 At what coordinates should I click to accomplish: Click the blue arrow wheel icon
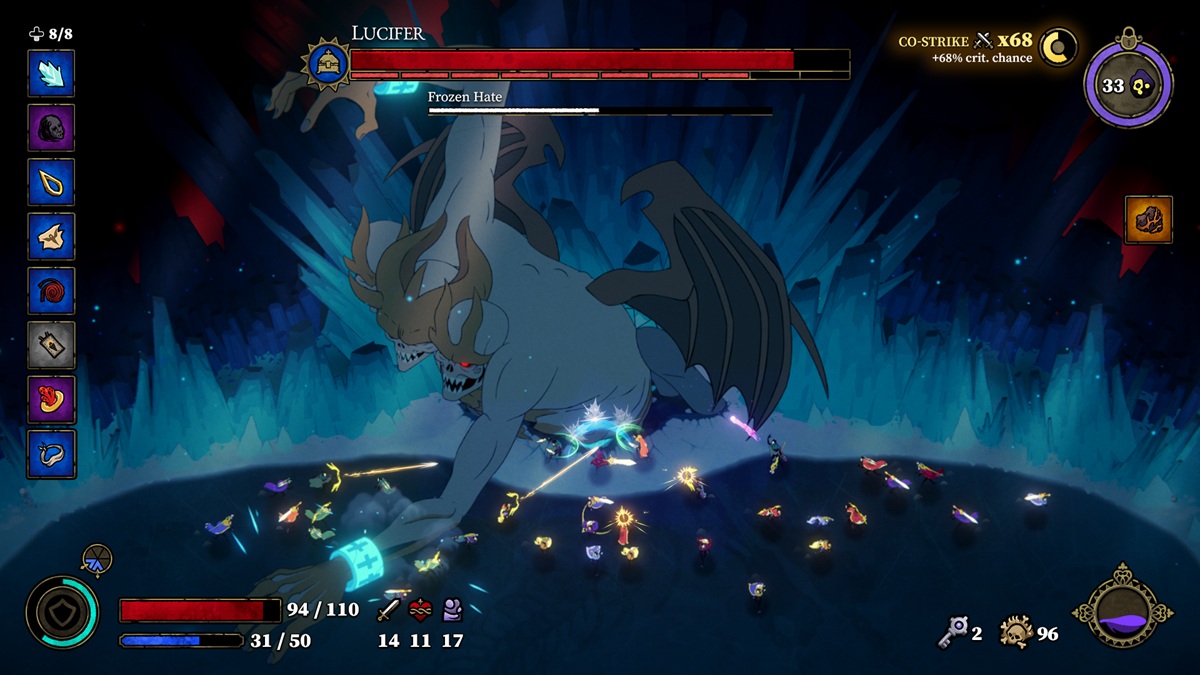[x=97, y=560]
